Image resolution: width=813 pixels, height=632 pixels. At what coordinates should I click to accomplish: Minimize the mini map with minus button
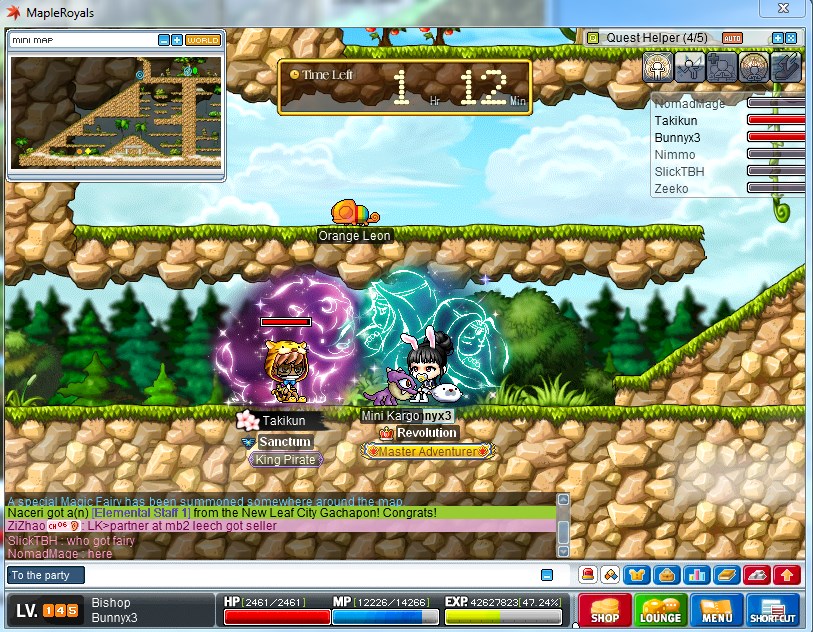[x=164, y=40]
